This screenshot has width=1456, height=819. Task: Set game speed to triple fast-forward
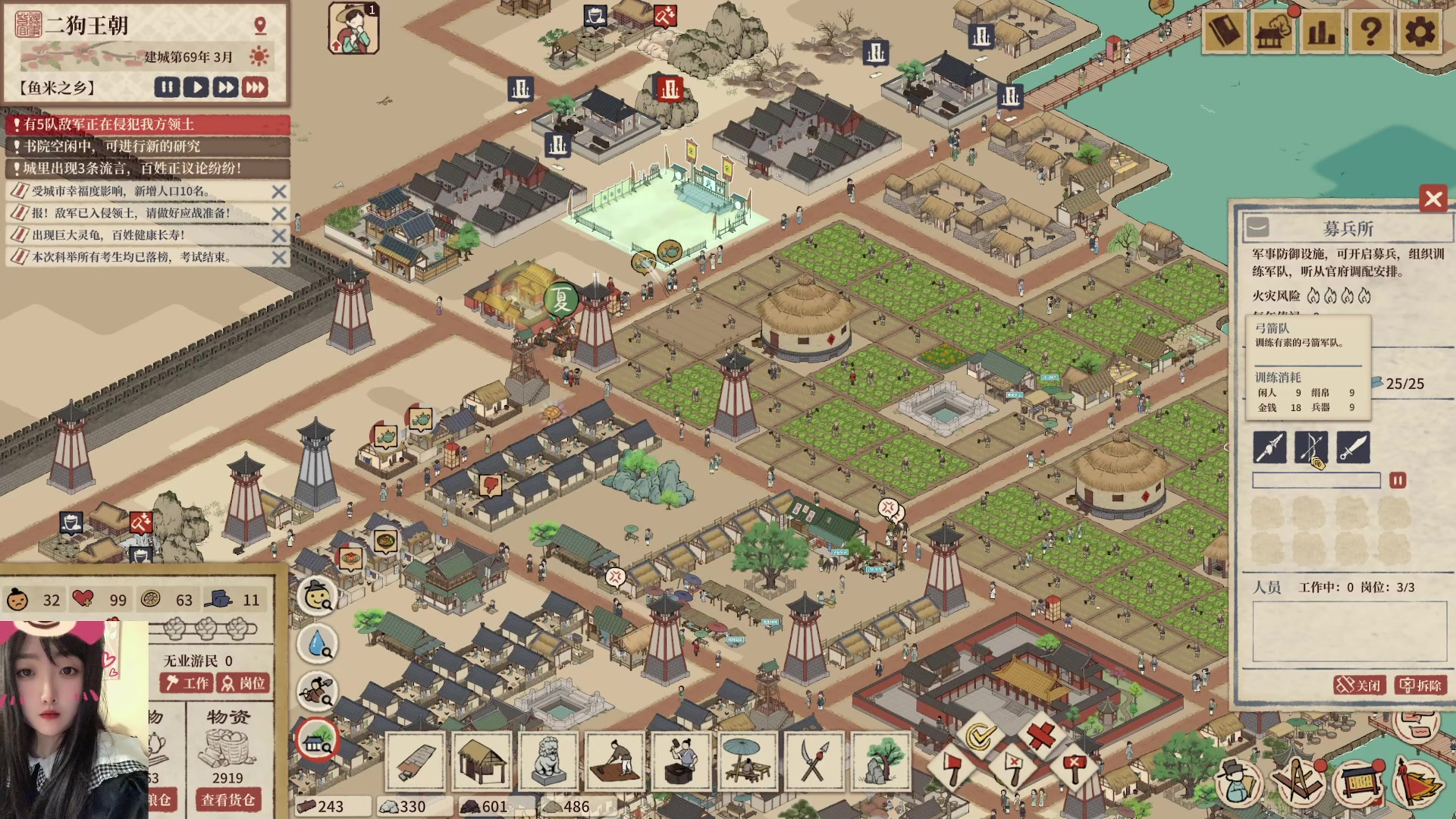coord(256,87)
